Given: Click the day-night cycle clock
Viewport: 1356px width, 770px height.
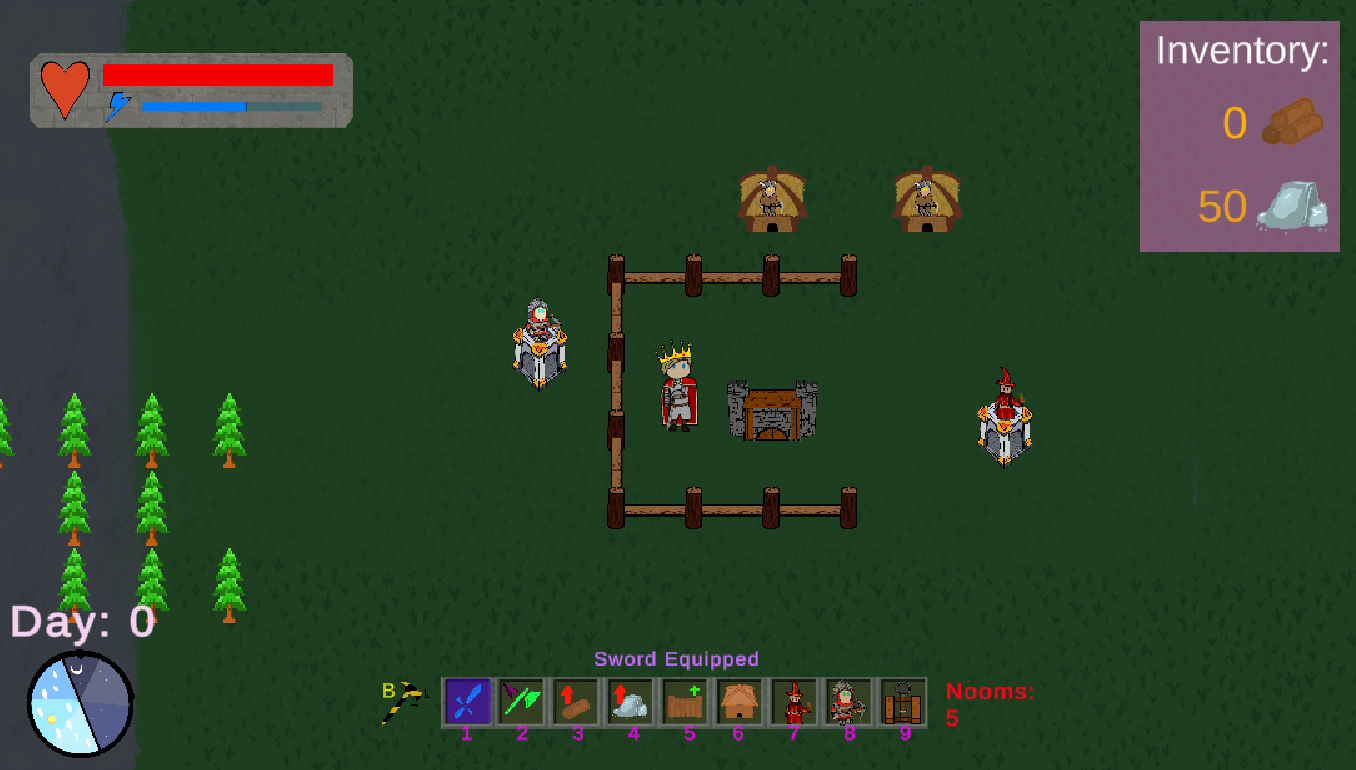Looking at the screenshot, I should coord(80,704).
